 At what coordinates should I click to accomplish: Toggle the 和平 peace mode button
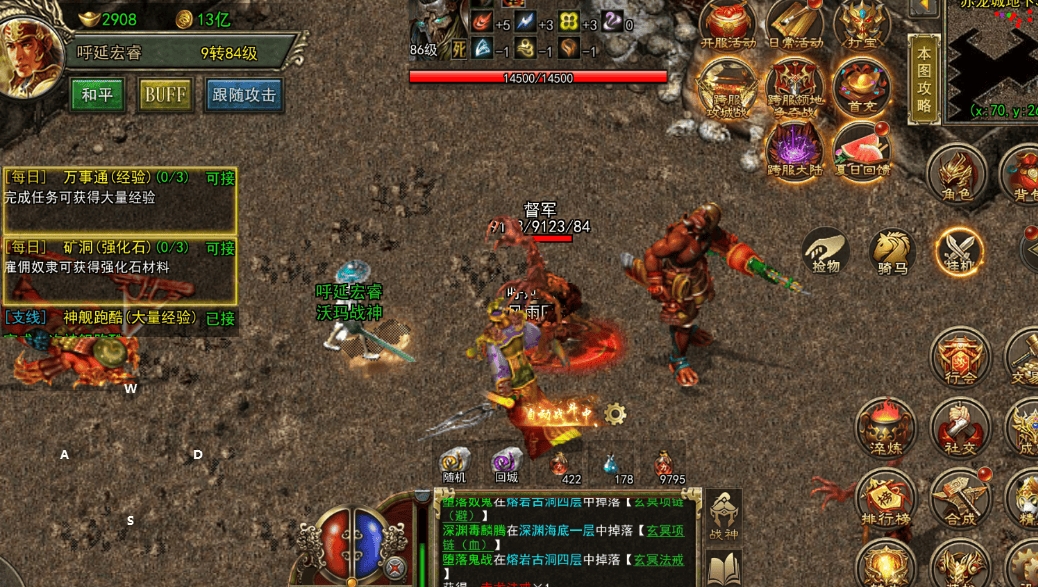tap(97, 95)
